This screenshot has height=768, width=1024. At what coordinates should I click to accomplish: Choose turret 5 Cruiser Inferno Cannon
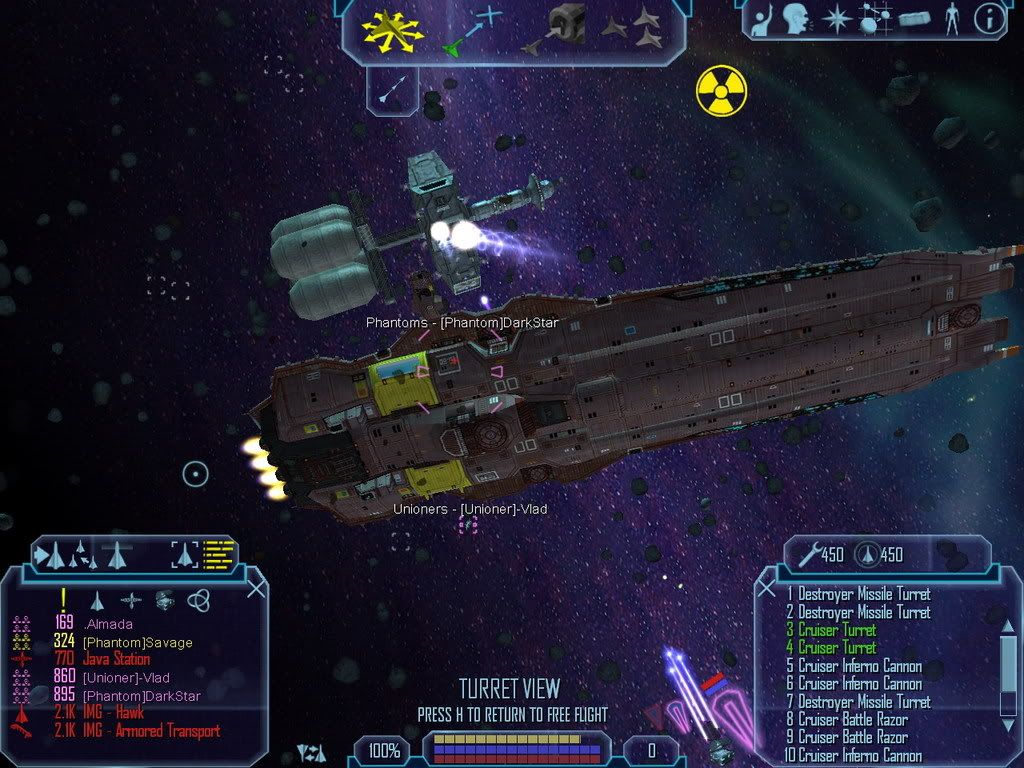click(859, 666)
